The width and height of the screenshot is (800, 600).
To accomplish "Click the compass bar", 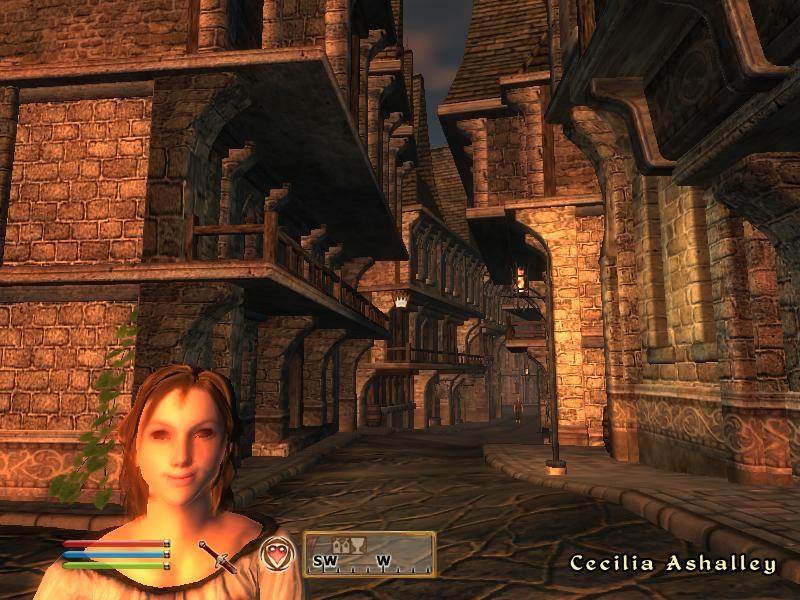I will (370, 554).
